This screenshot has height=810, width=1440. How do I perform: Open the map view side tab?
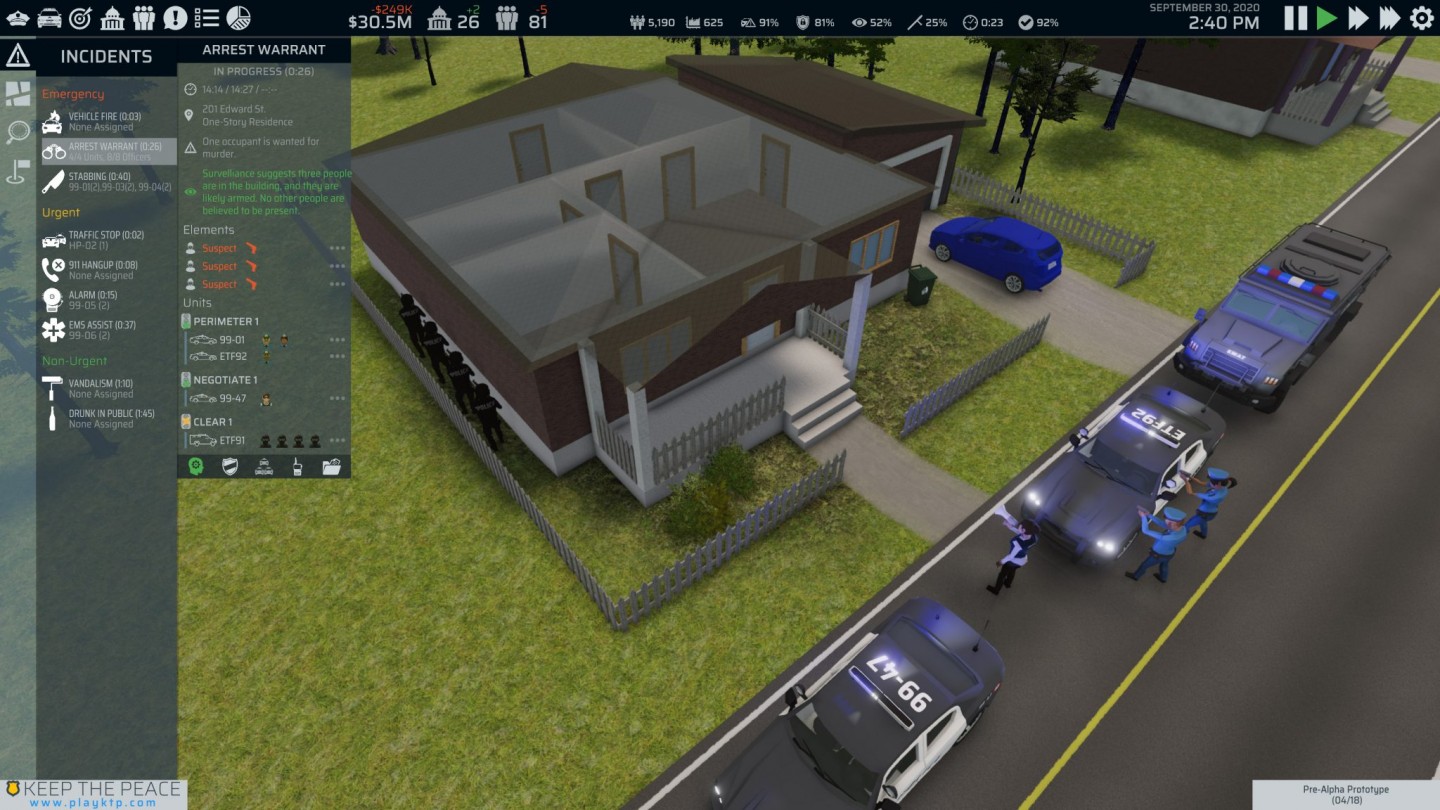point(18,94)
